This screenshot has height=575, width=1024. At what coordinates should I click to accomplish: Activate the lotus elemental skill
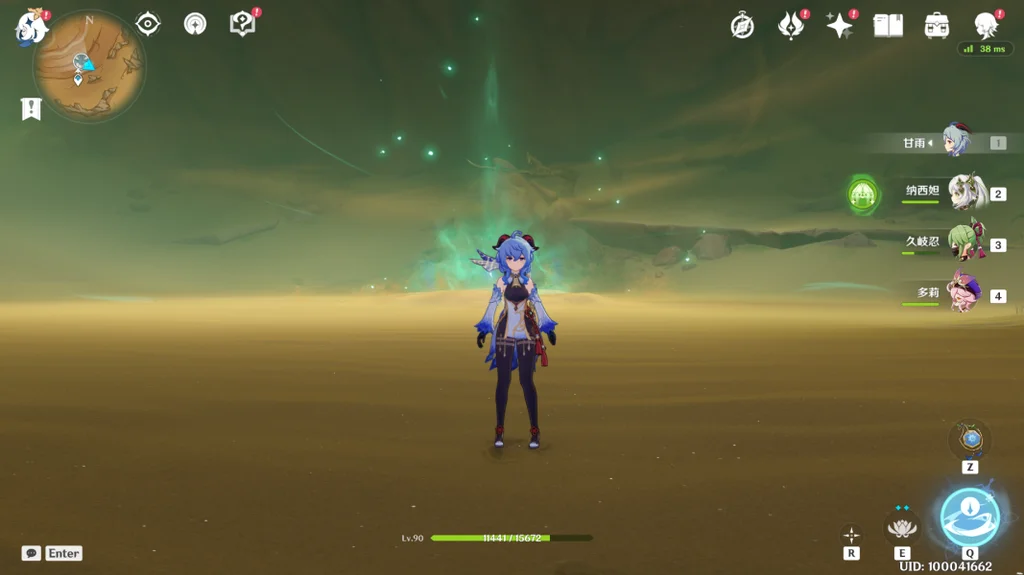click(902, 526)
